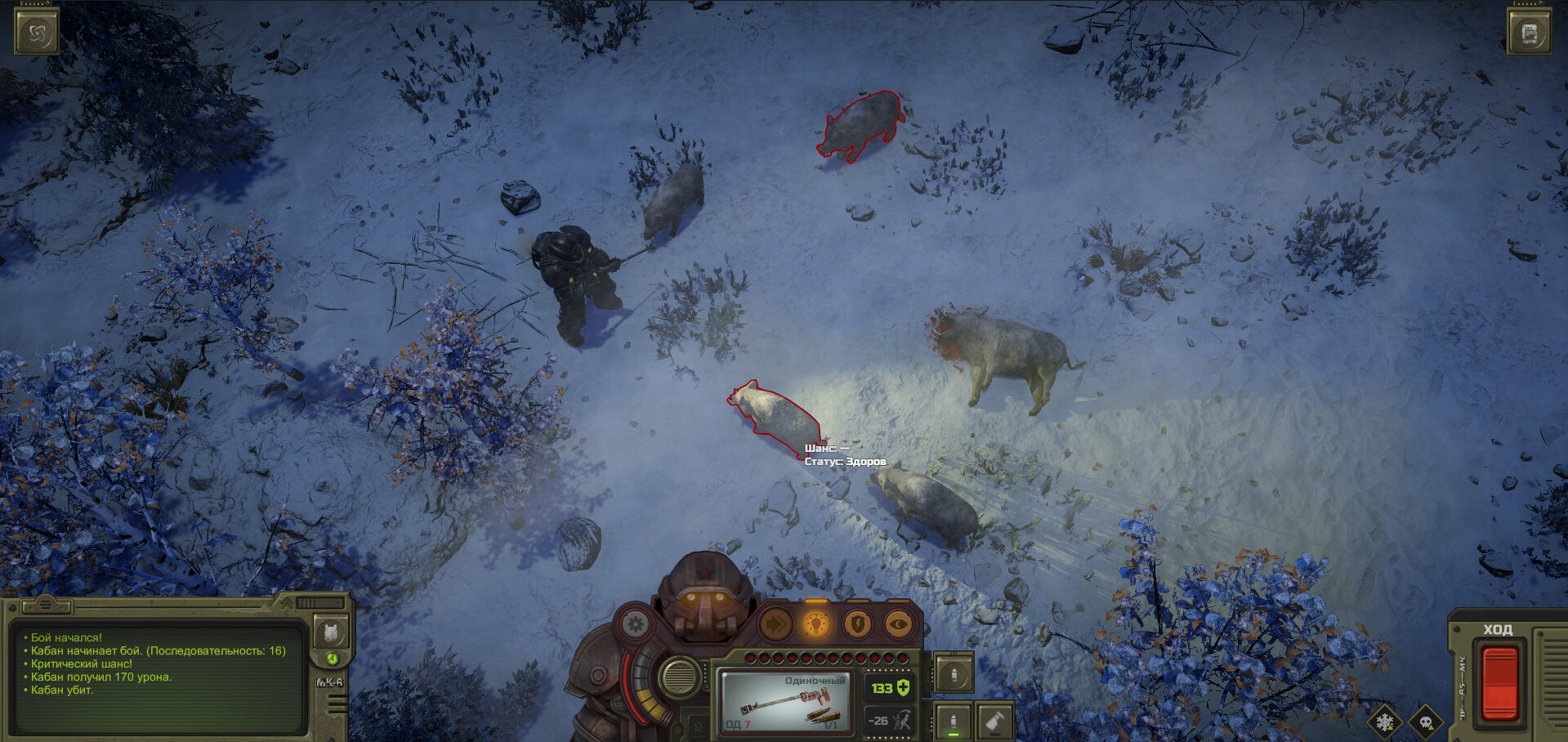Open the top-right journal button
The width and height of the screenshot is (1568, 742).
tap(1529, 33)
